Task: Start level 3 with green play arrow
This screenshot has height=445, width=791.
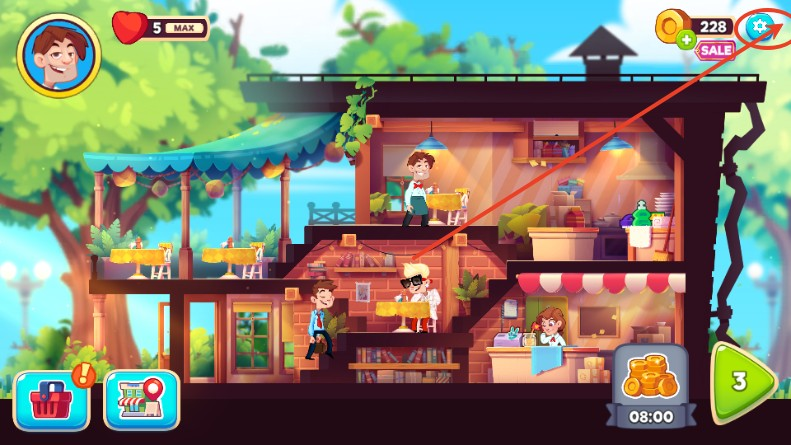Action: click(x=743, y=382)
